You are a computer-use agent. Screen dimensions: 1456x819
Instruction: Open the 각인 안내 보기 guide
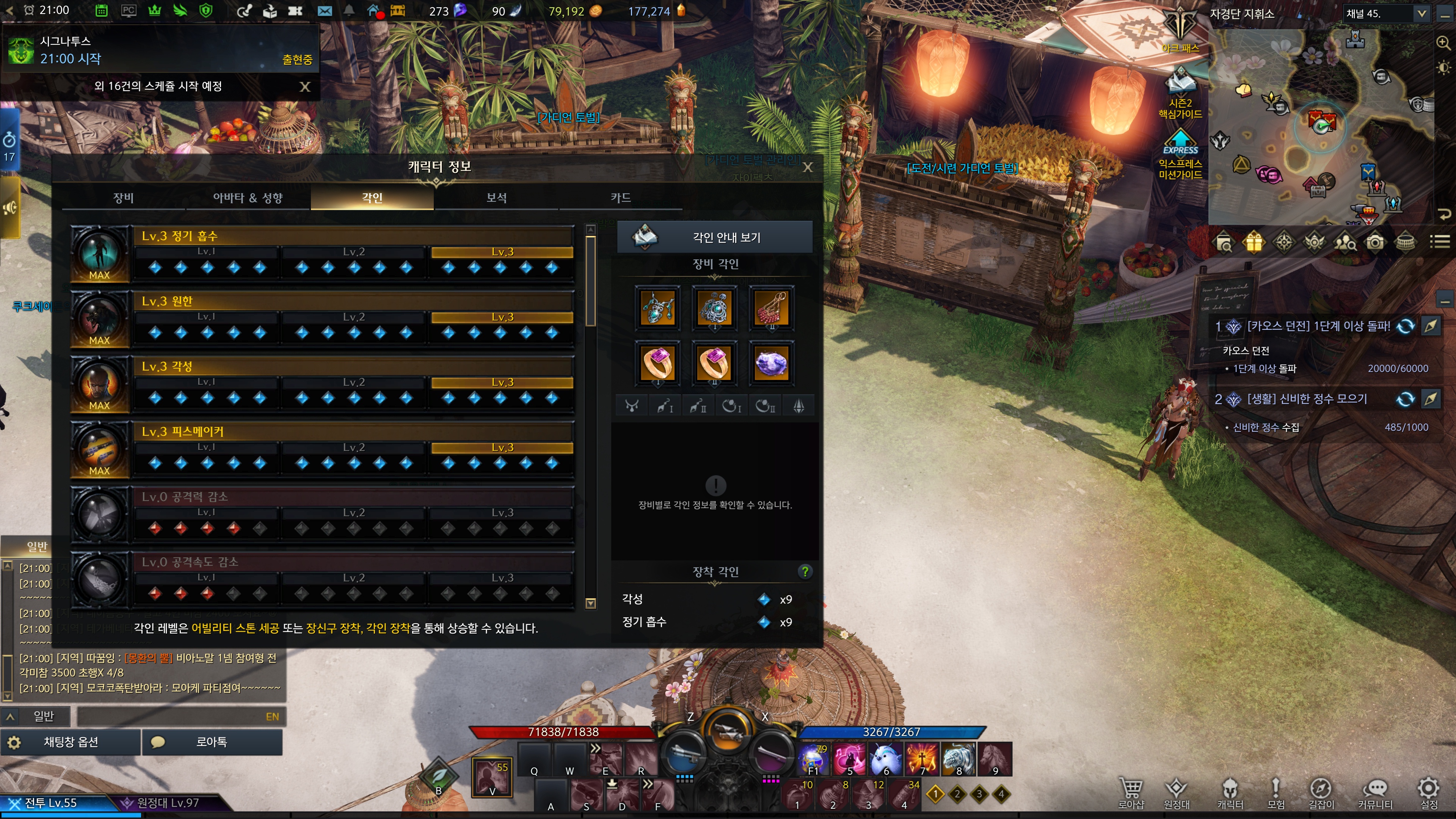pyautogui.click(x=714, y=237)
